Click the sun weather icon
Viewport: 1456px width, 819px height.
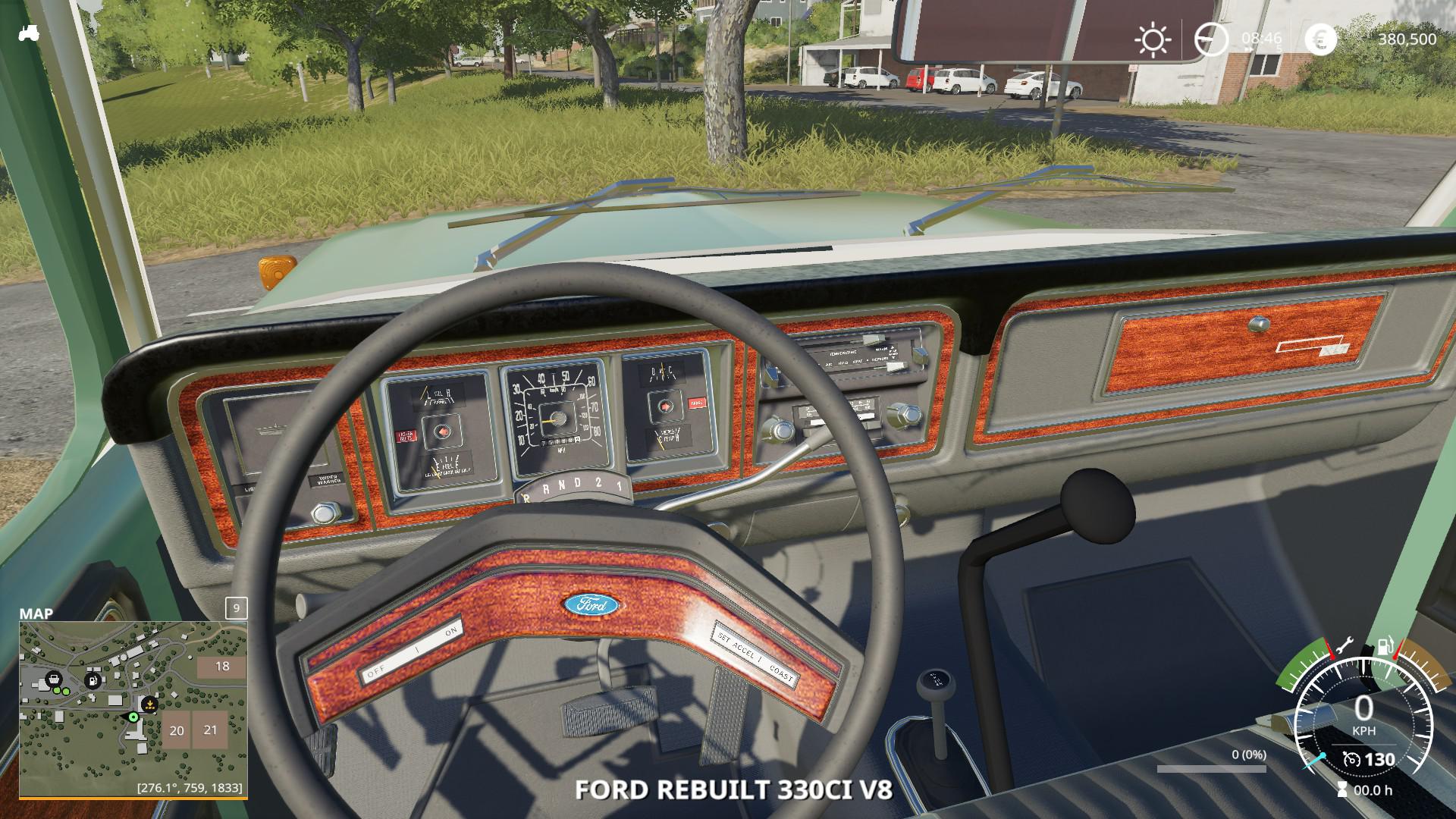1153,39
